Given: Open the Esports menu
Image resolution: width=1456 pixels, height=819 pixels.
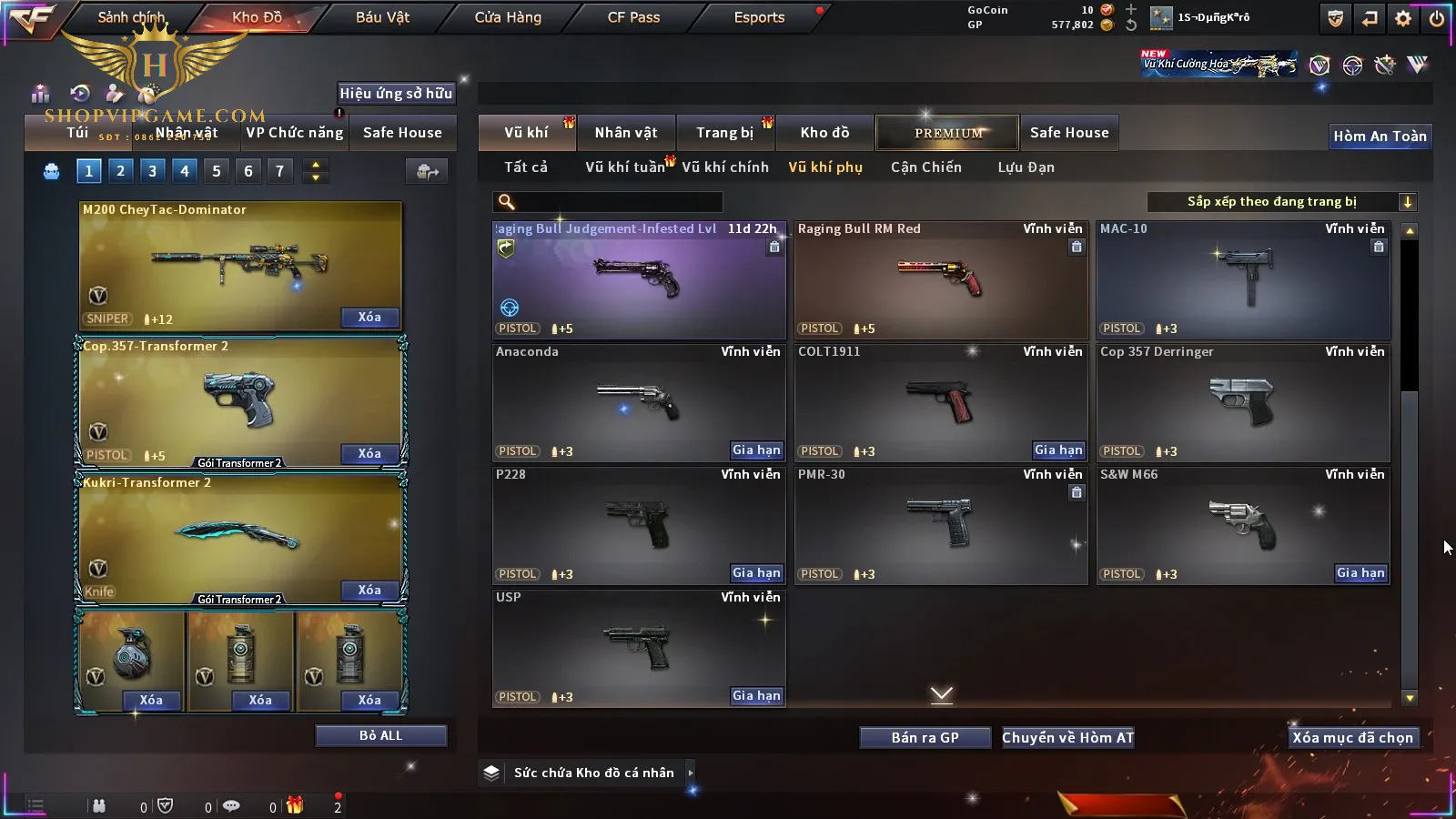Looking at the screenshot, I should 759,17.
